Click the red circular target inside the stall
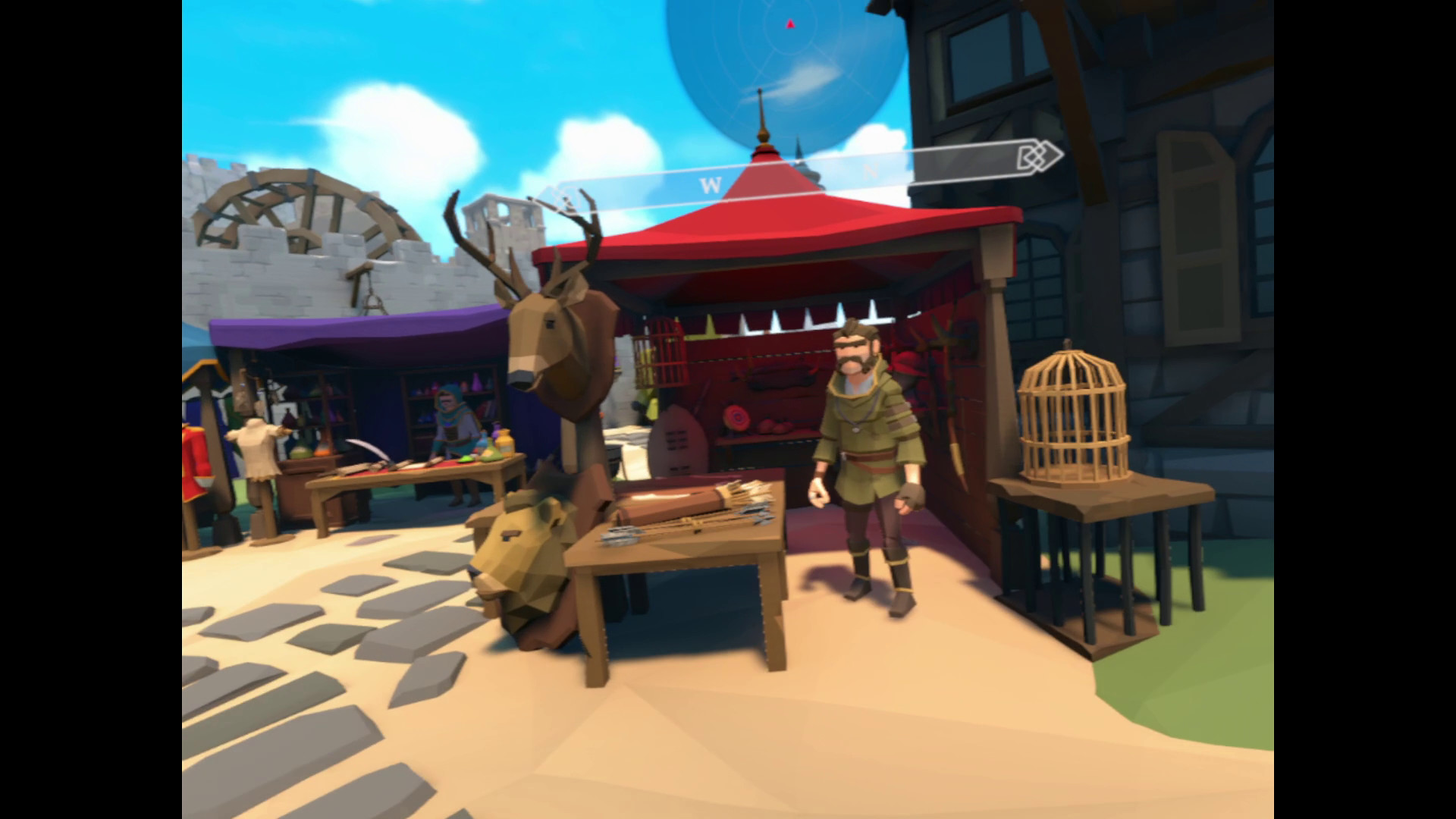This screenshot has height=819, width=1456. click(x=737, y=417)
